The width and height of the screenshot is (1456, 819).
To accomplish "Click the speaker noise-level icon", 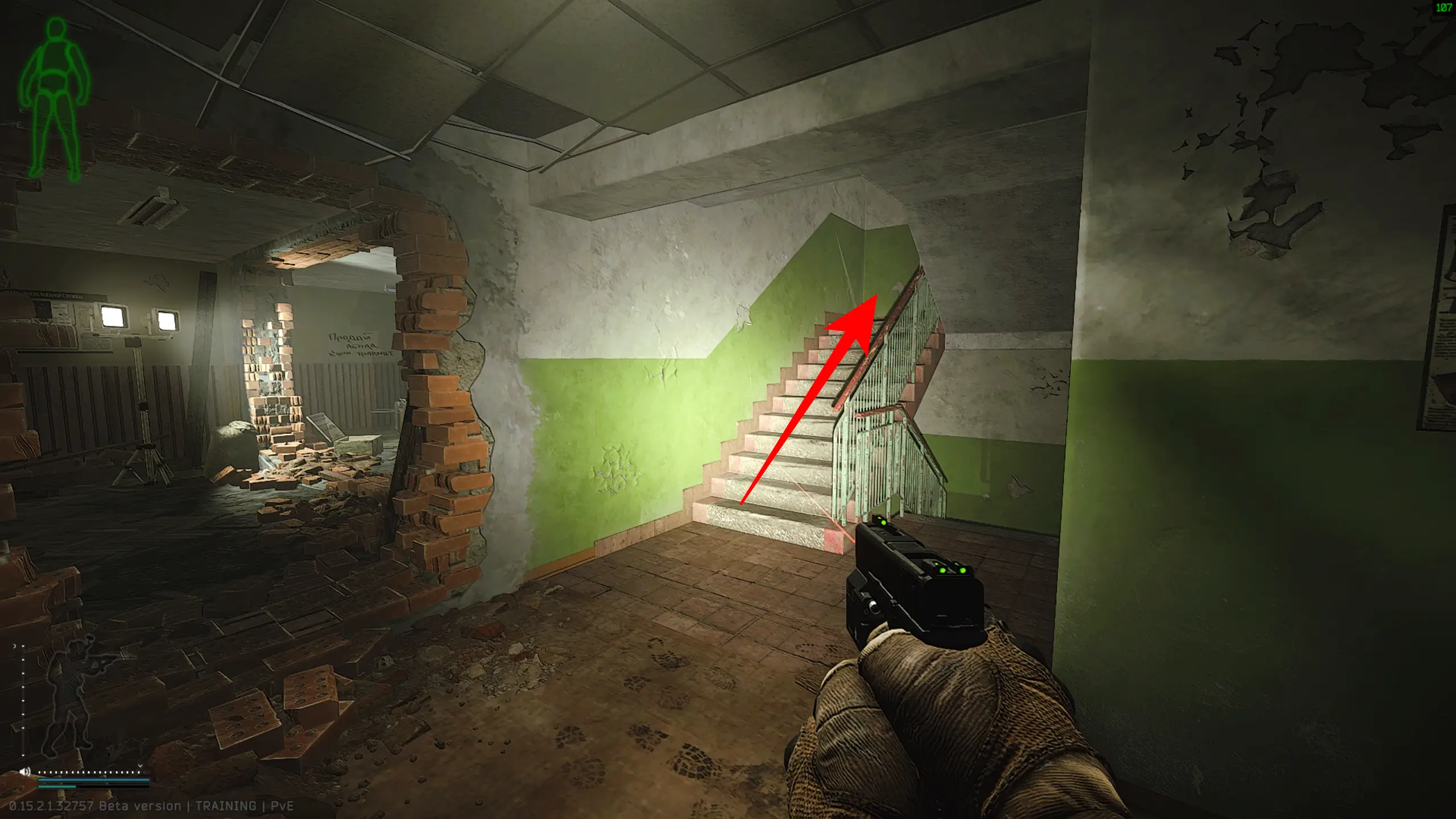I will [x=24, y=772].
